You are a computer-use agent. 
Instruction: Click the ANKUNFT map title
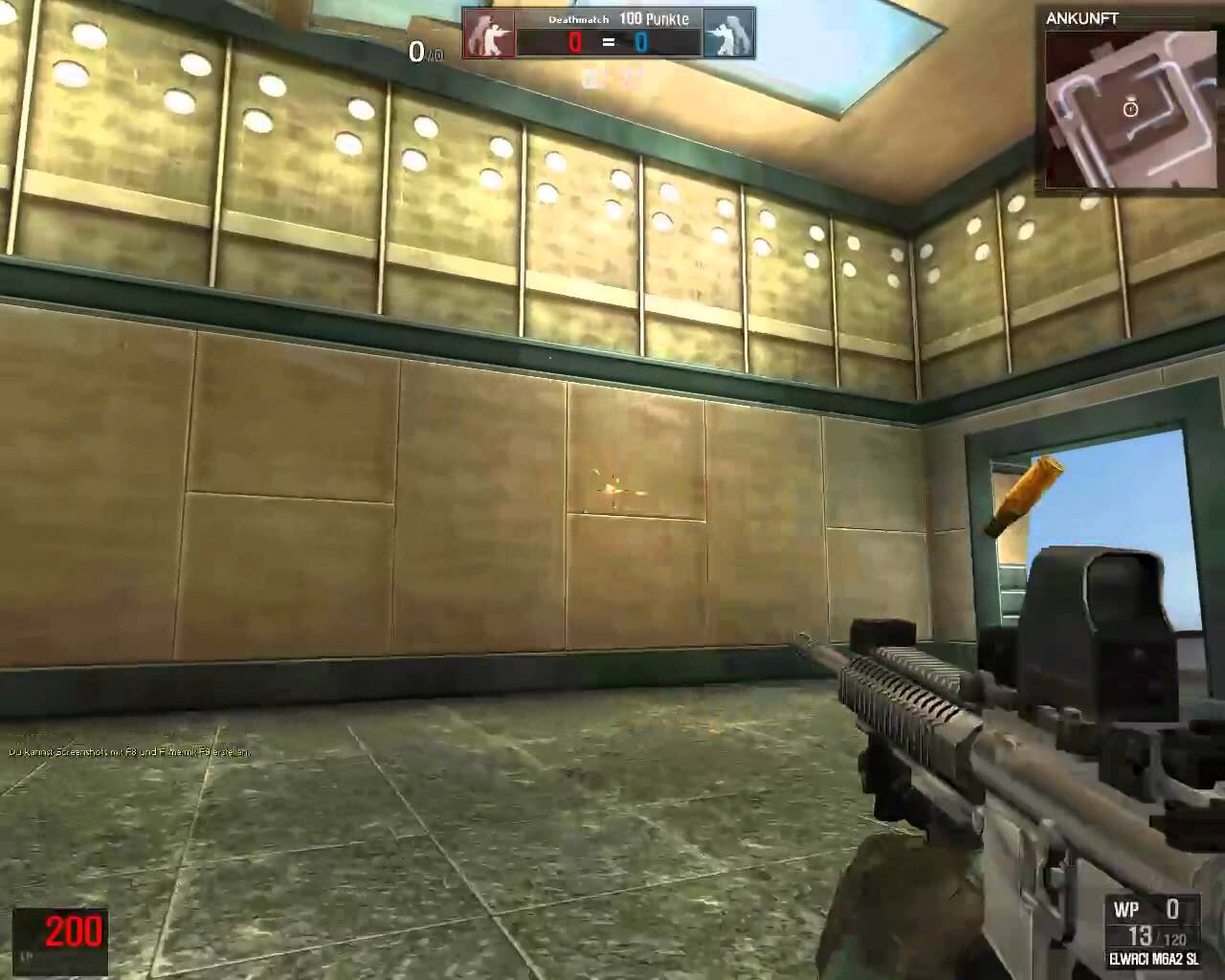pos(1081,17)
